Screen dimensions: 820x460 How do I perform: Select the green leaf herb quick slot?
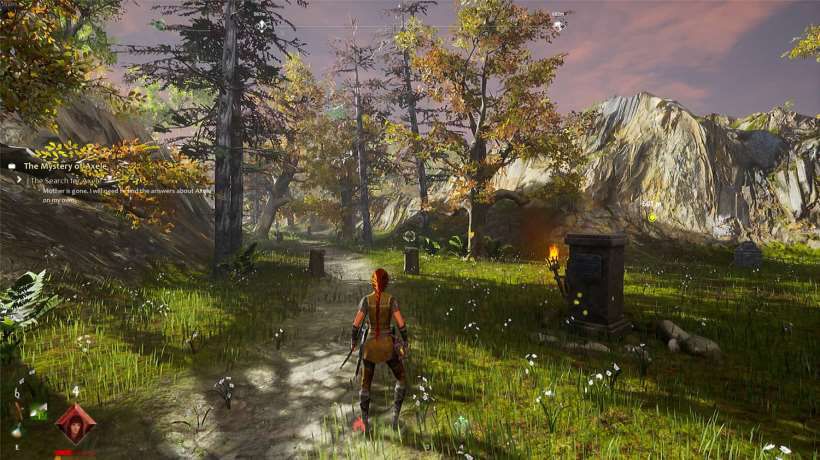click(38, 410)
